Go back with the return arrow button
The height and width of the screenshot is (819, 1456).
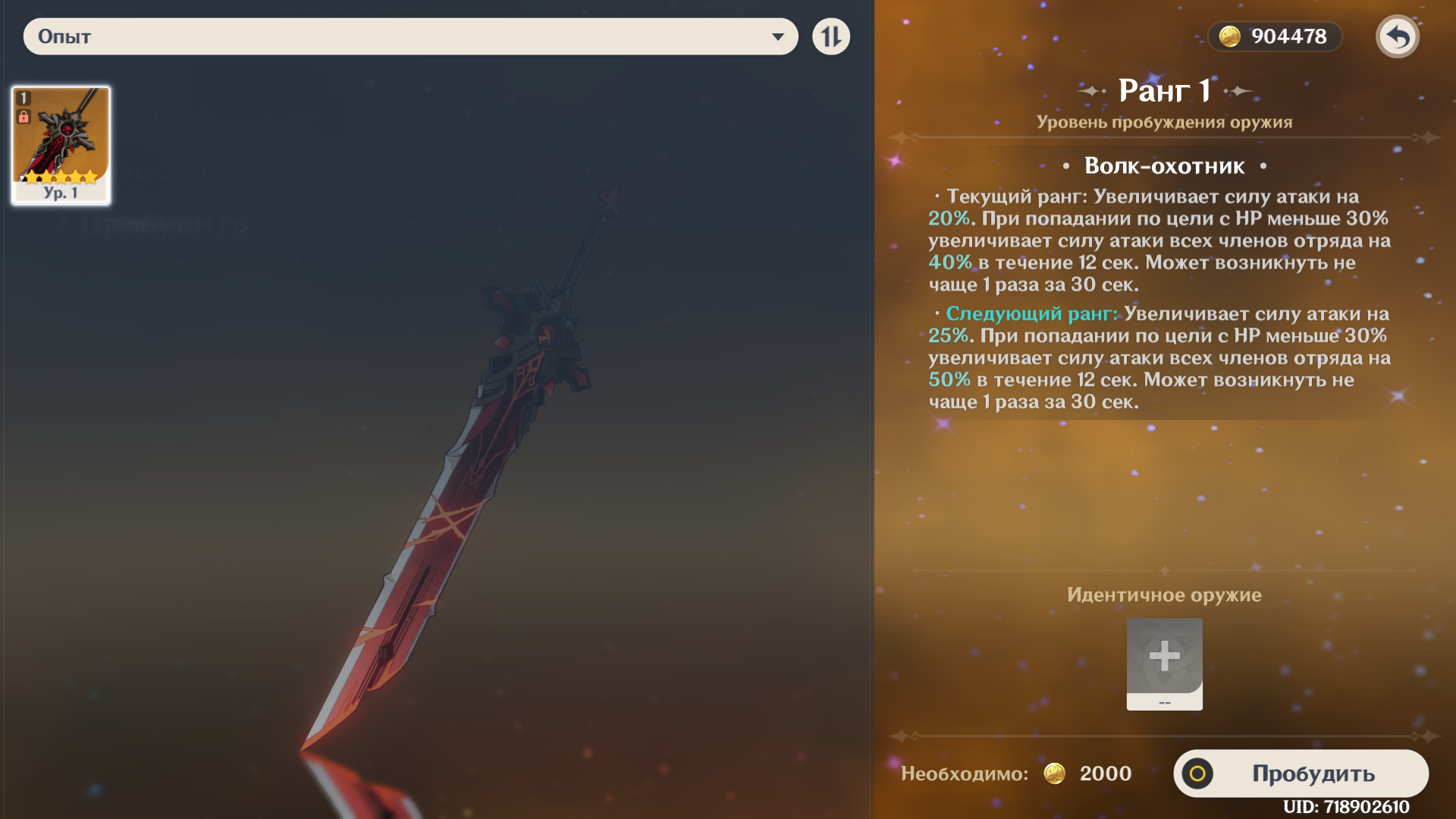tap(1397, 36)
